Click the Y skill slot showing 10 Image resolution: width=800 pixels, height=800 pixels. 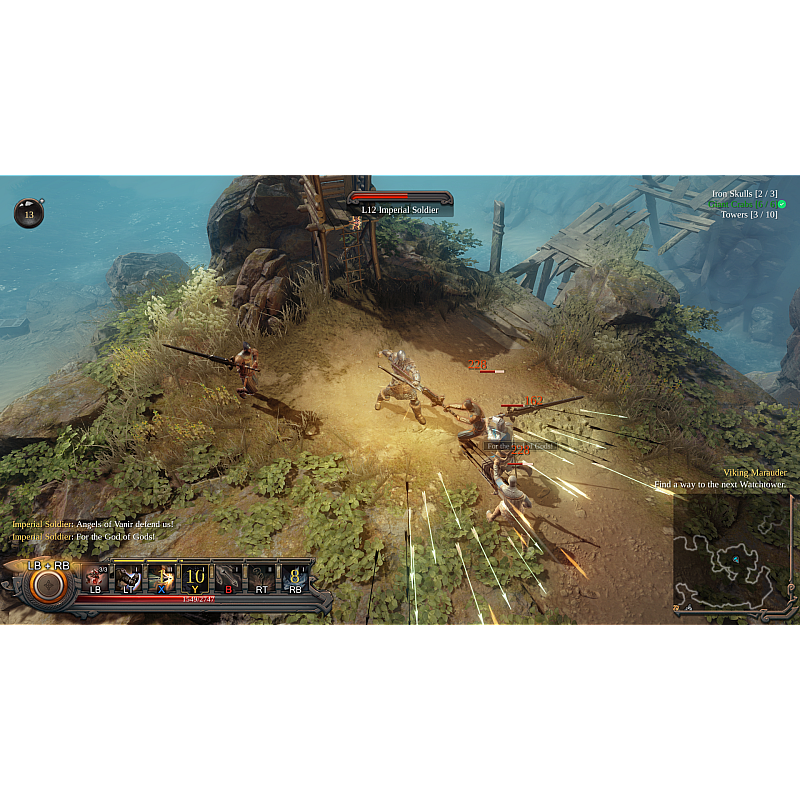pos(195,578)
